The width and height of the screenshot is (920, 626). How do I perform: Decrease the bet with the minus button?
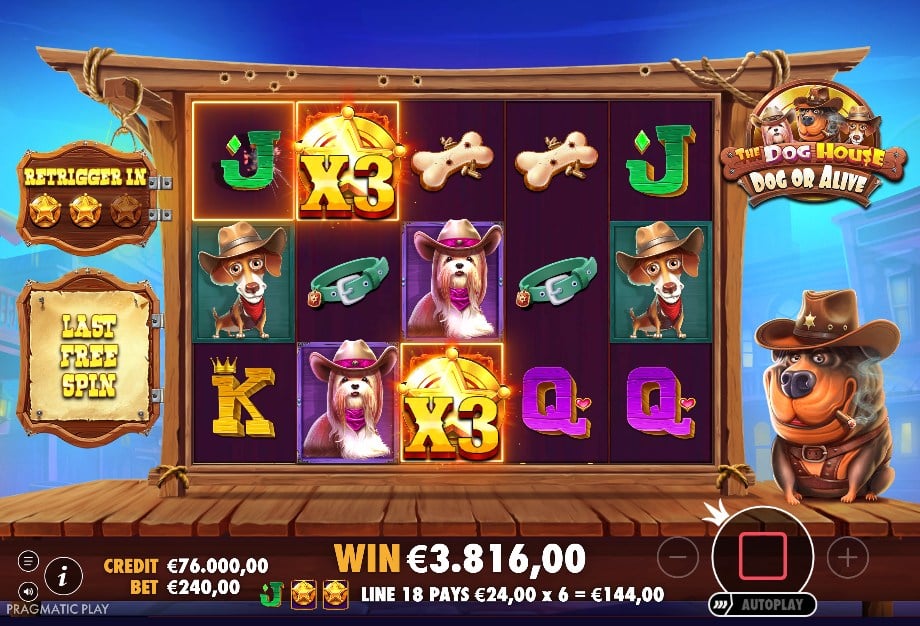coord(678,556)
